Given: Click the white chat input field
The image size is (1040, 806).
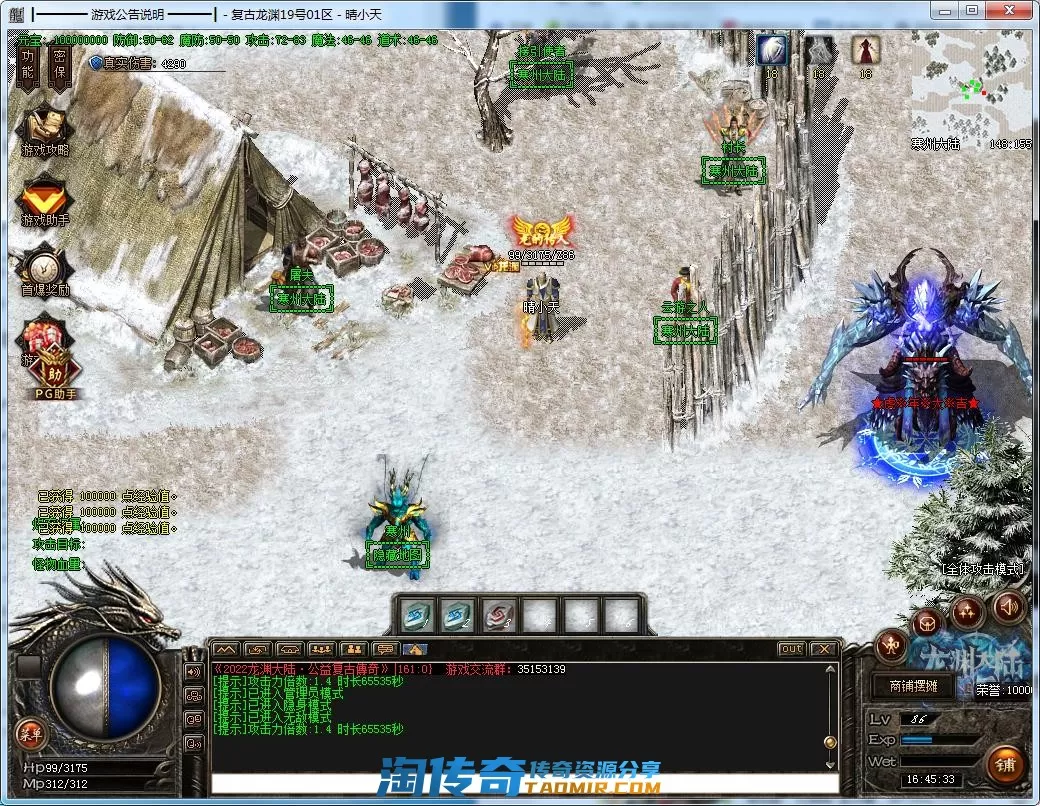Looking at the screenshot, I should 520,783.
